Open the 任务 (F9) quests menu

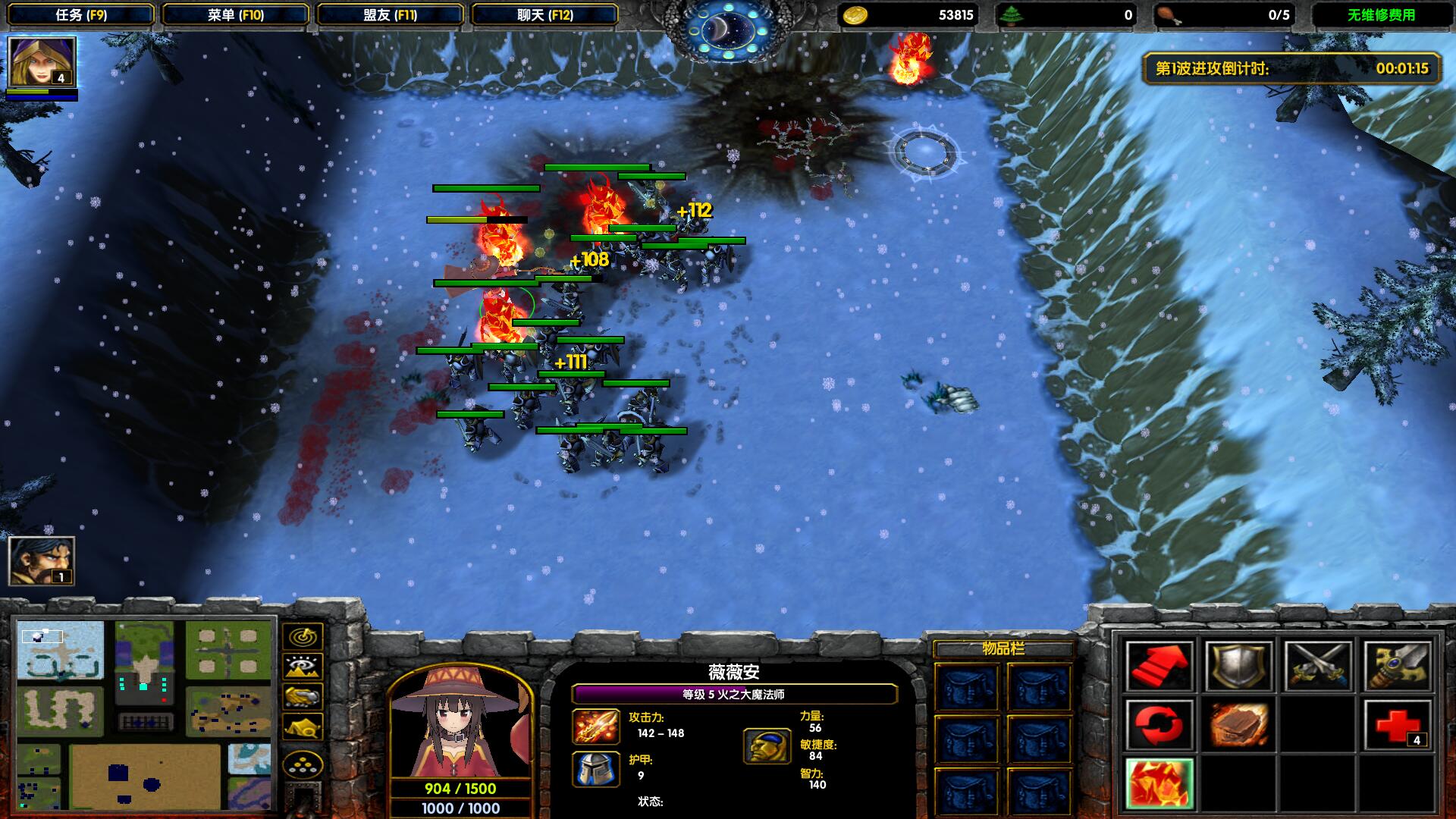pos(81,14)
